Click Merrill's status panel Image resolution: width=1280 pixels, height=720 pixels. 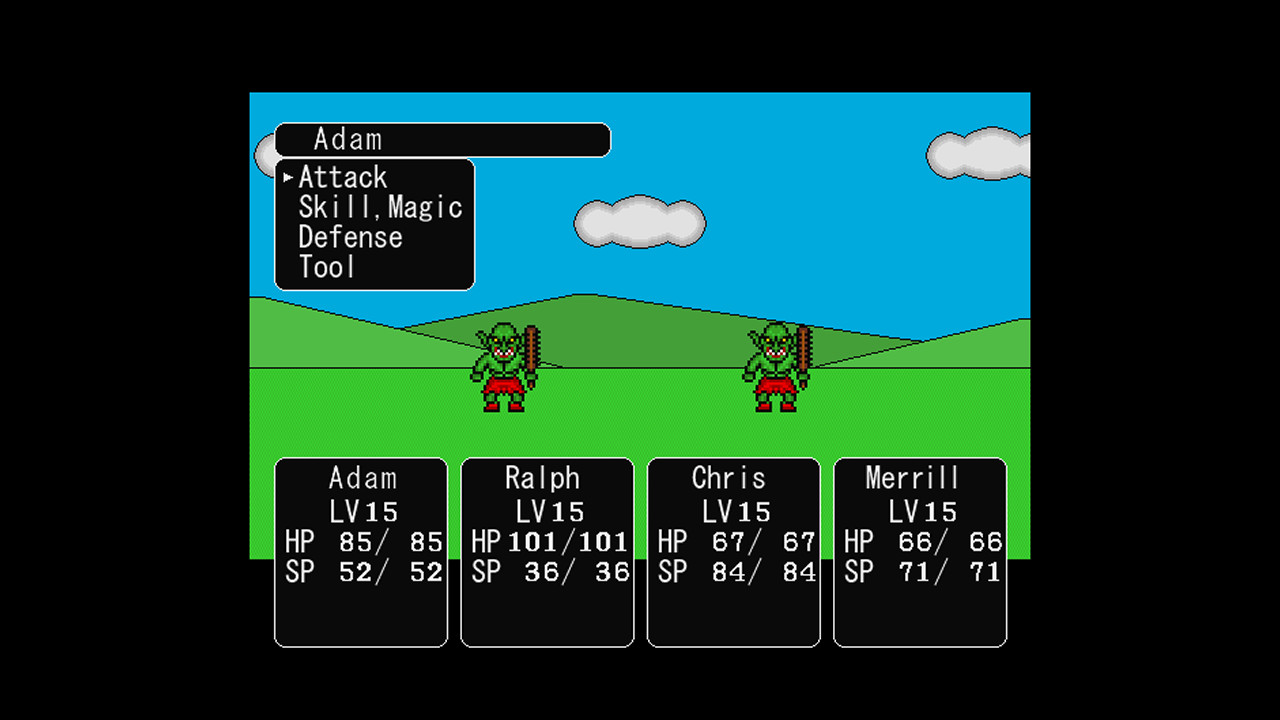click(x=919, y=550)
